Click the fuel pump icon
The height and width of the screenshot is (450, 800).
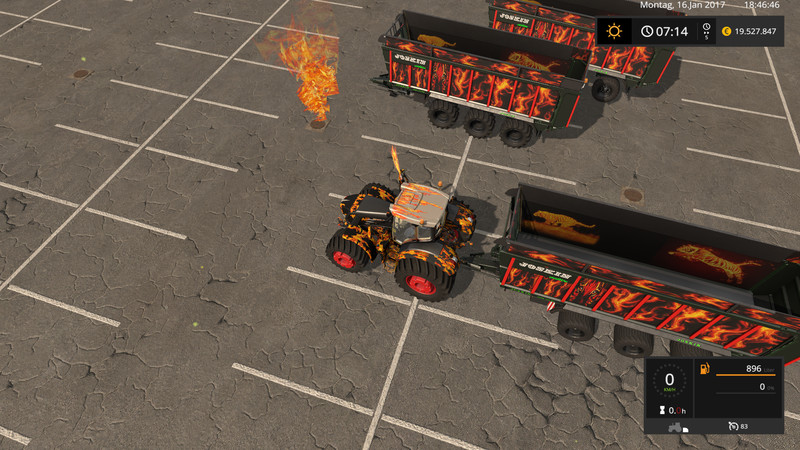(705, 371)
